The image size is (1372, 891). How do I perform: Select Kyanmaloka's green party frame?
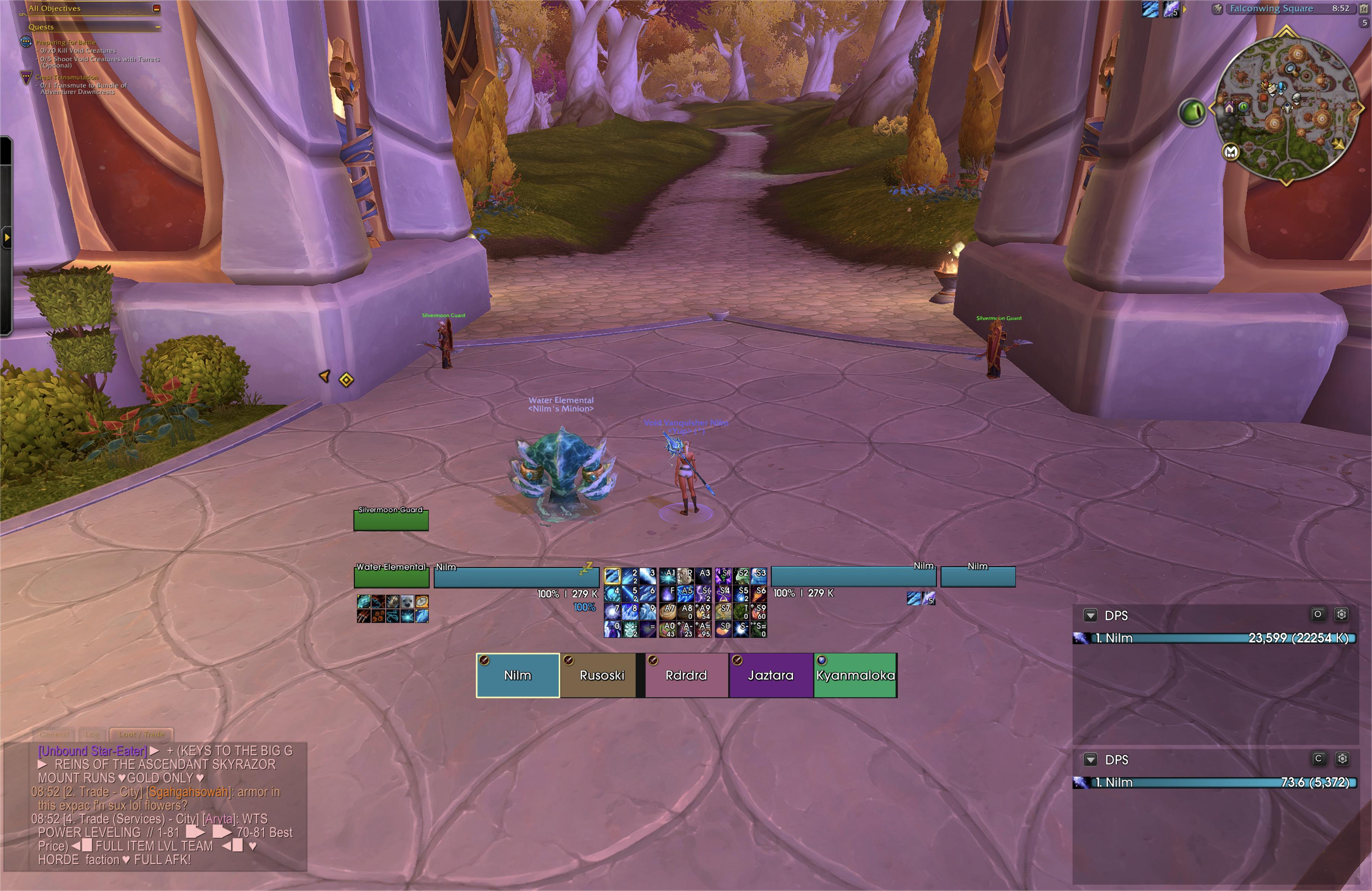pos(855,675)
